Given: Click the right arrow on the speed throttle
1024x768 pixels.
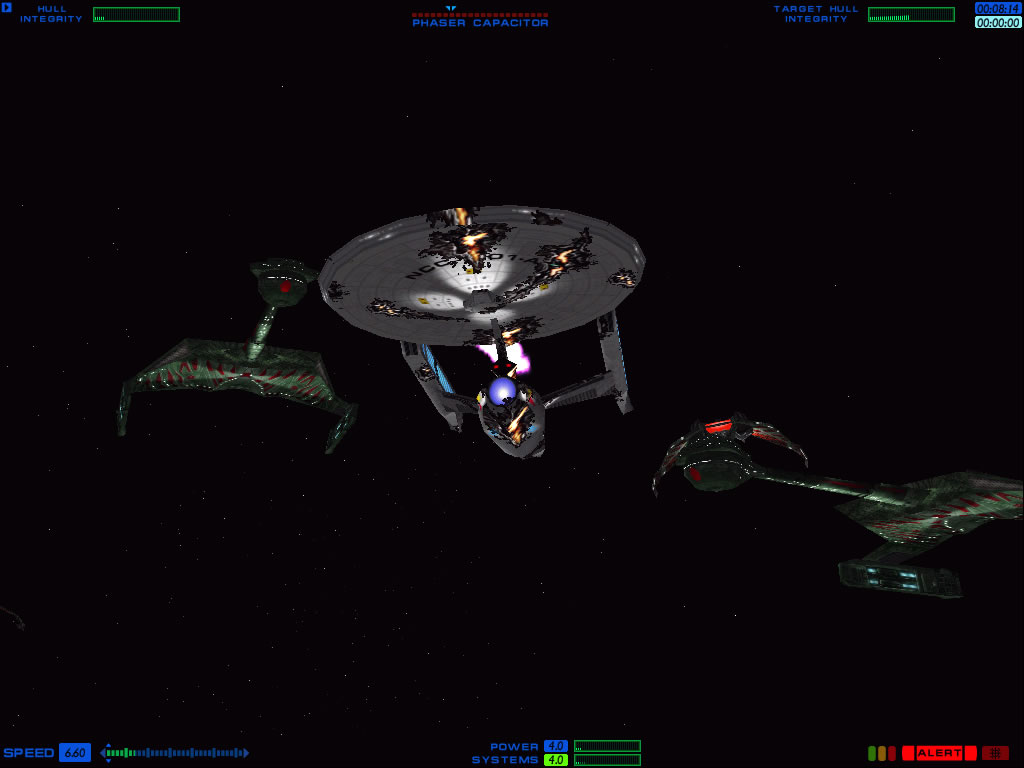Looking at the screenshot, I should (246, 753).
